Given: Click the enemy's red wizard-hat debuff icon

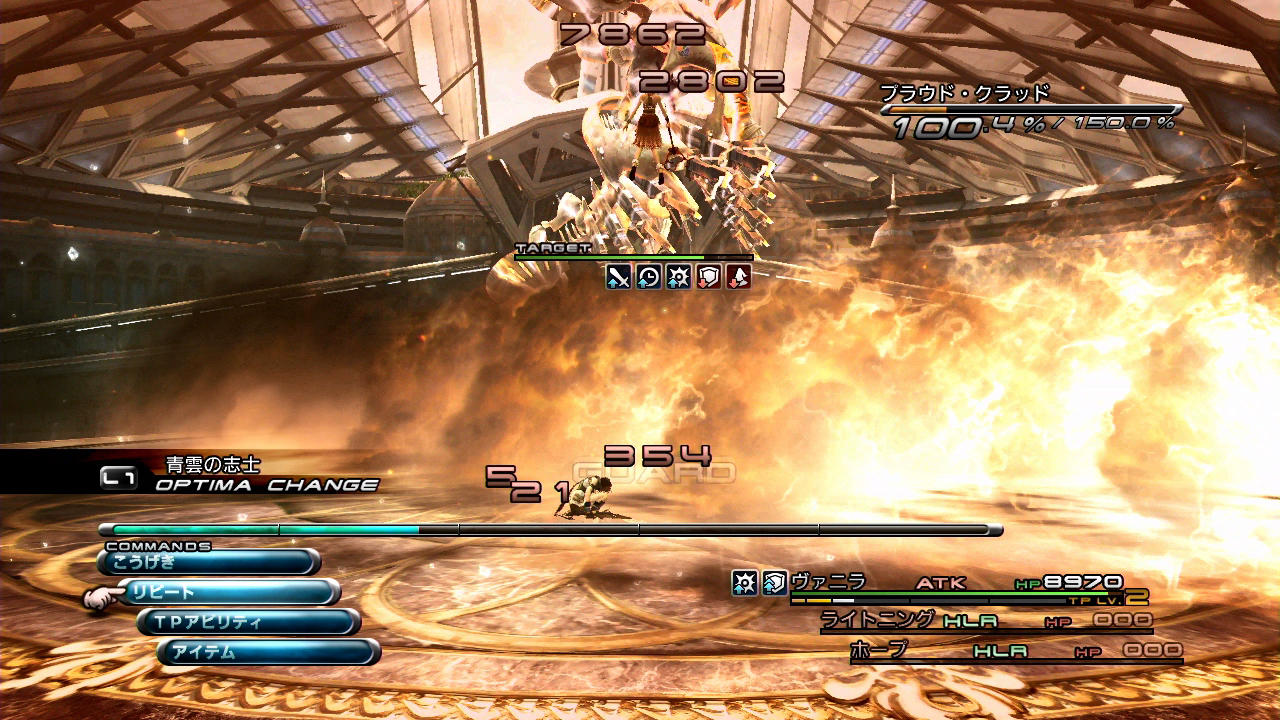Looking at the screenshot, I should coord(737,277).
